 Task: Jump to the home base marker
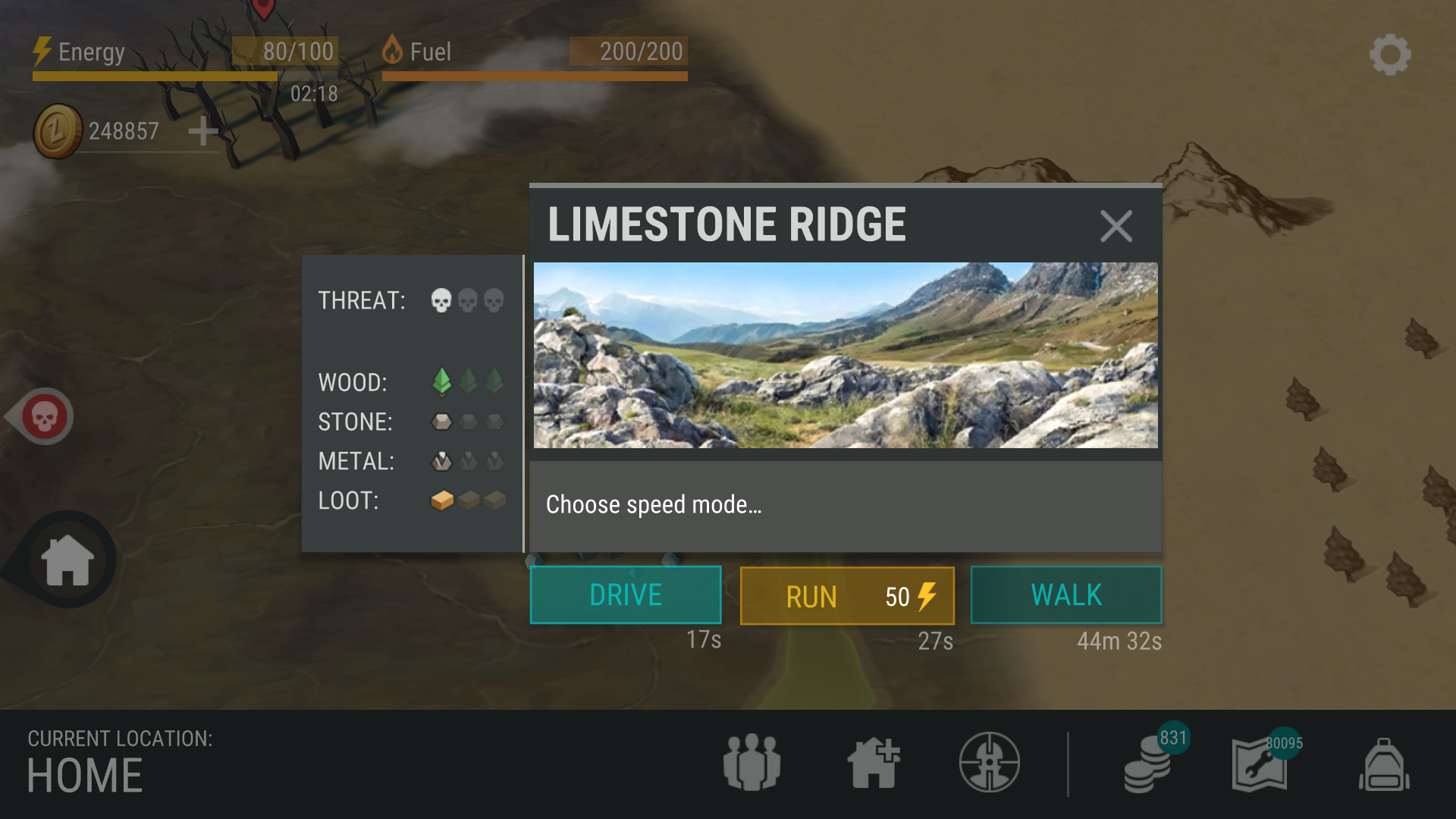coord(68,560)
